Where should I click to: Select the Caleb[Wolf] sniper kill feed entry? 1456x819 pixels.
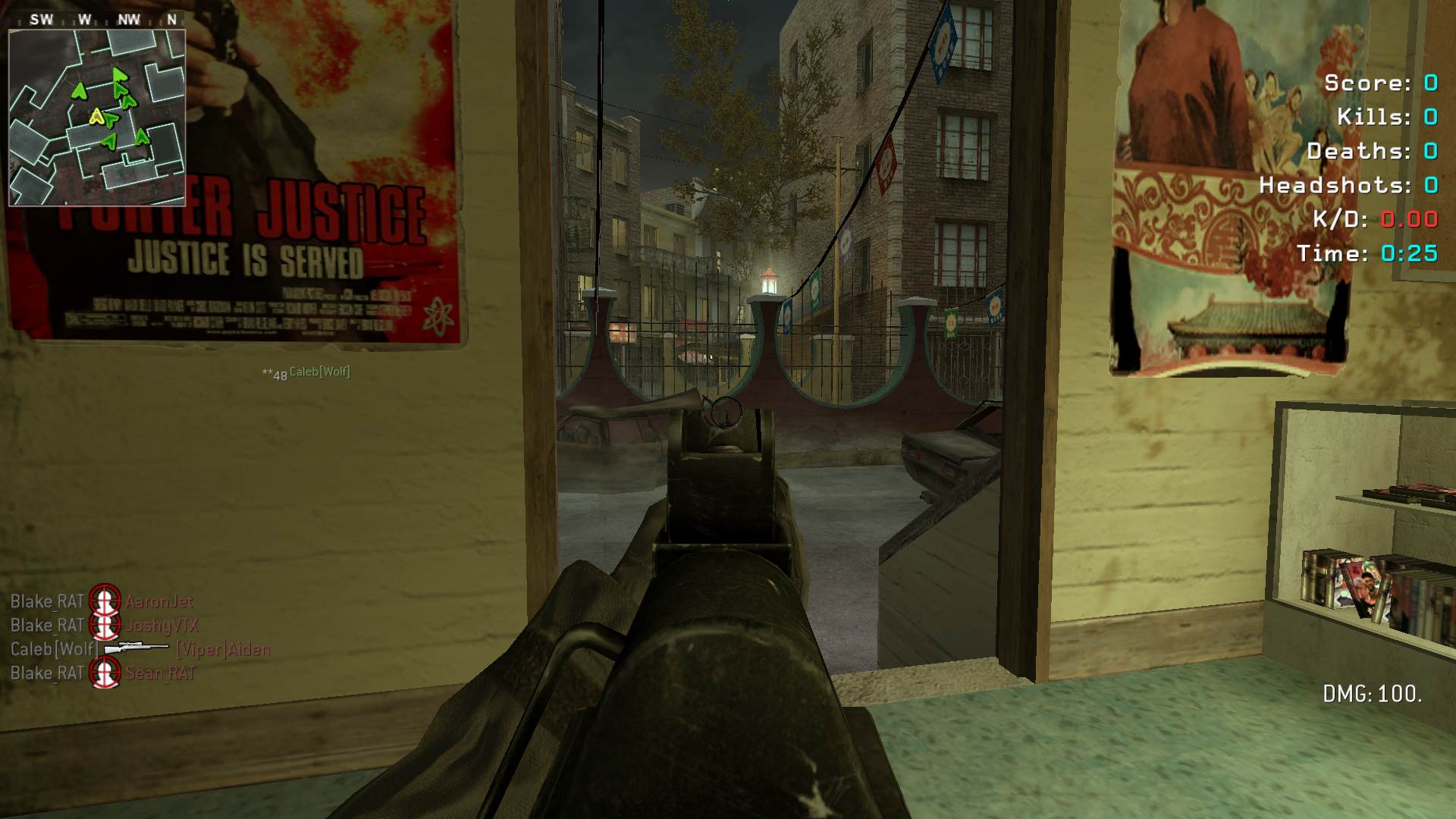pyautogui.click(x=140, y=649)
